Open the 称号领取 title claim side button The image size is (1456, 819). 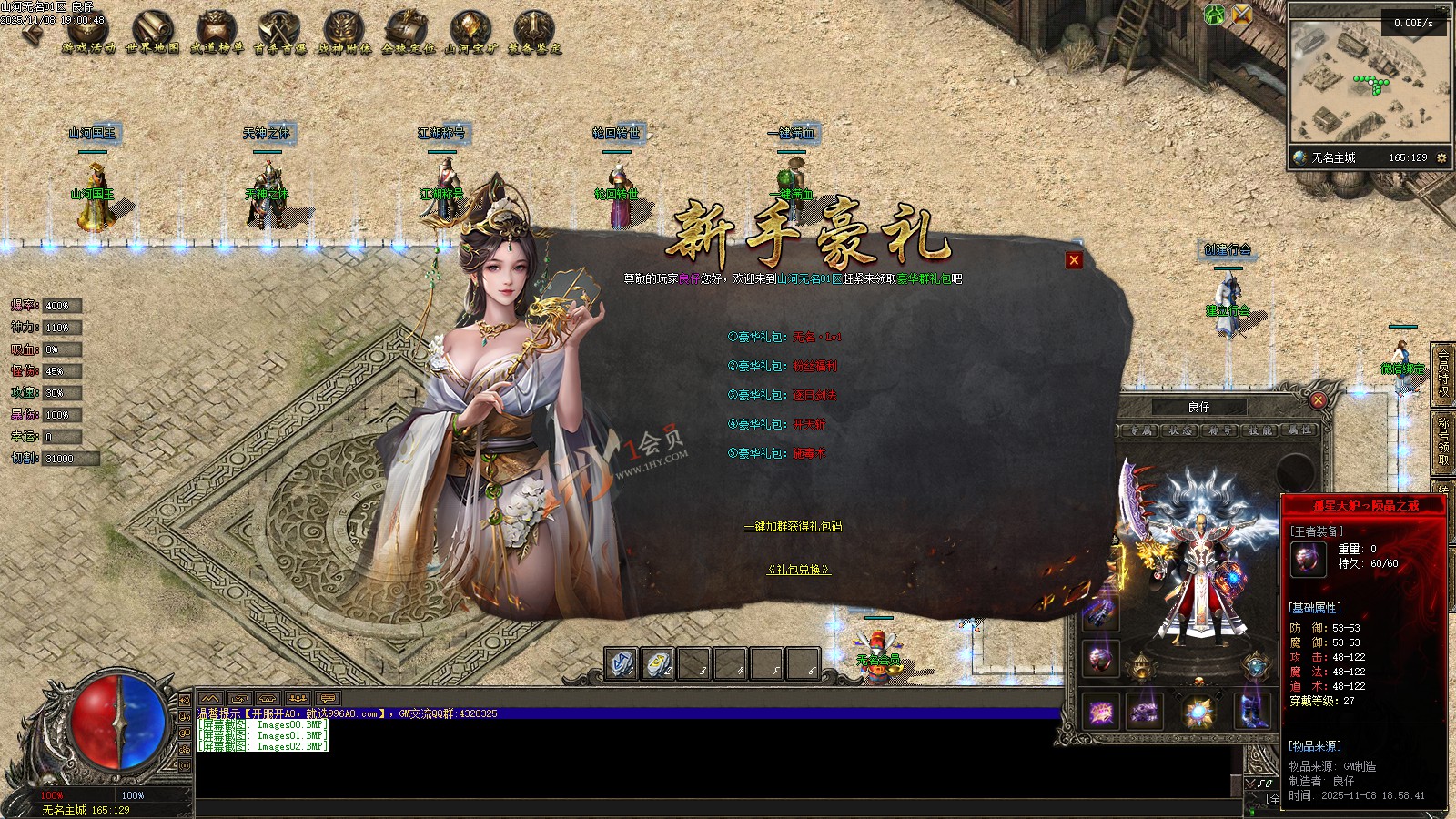tap(1443, 440)
